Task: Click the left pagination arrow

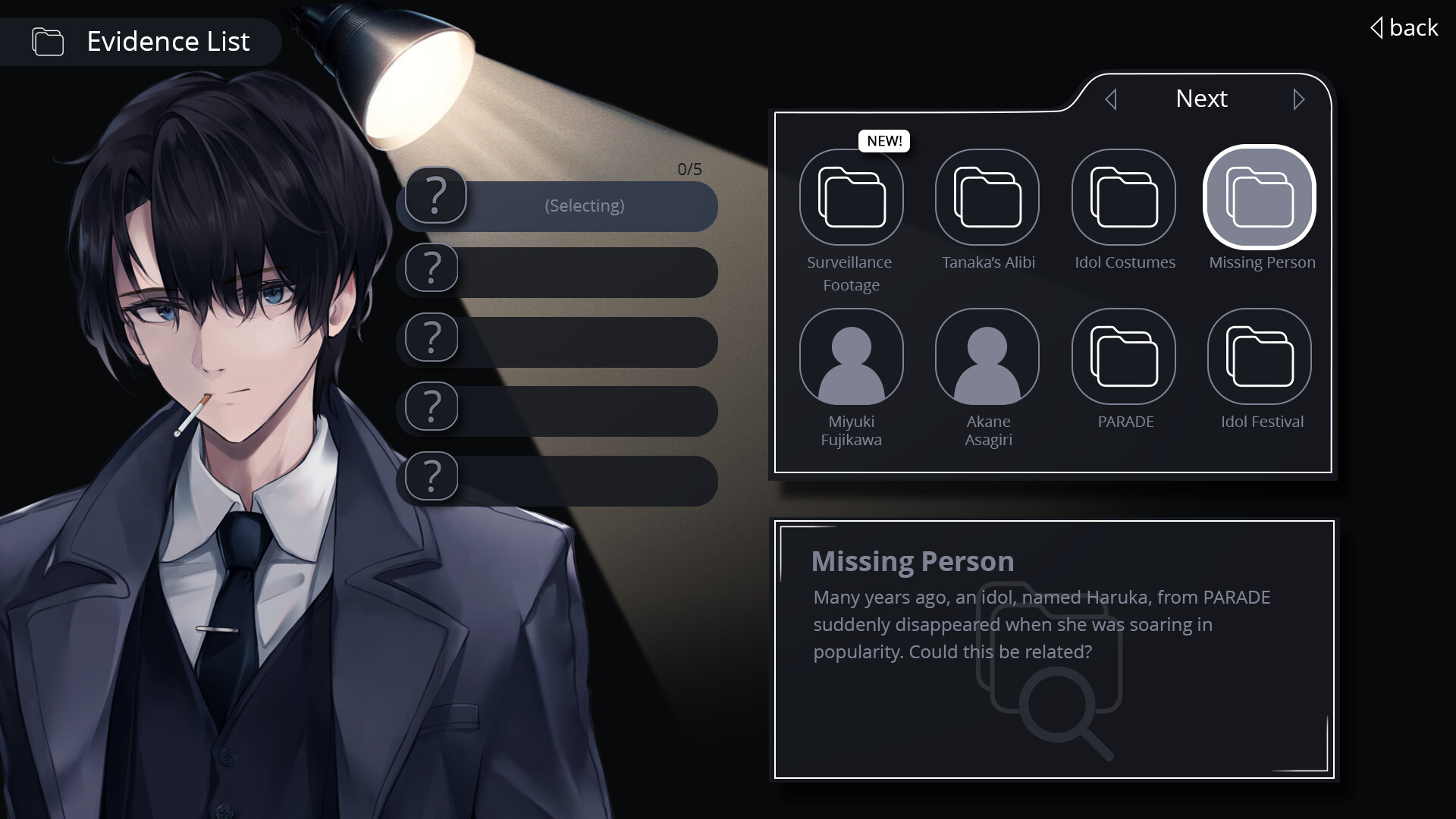Action: tap(1112, 99)
